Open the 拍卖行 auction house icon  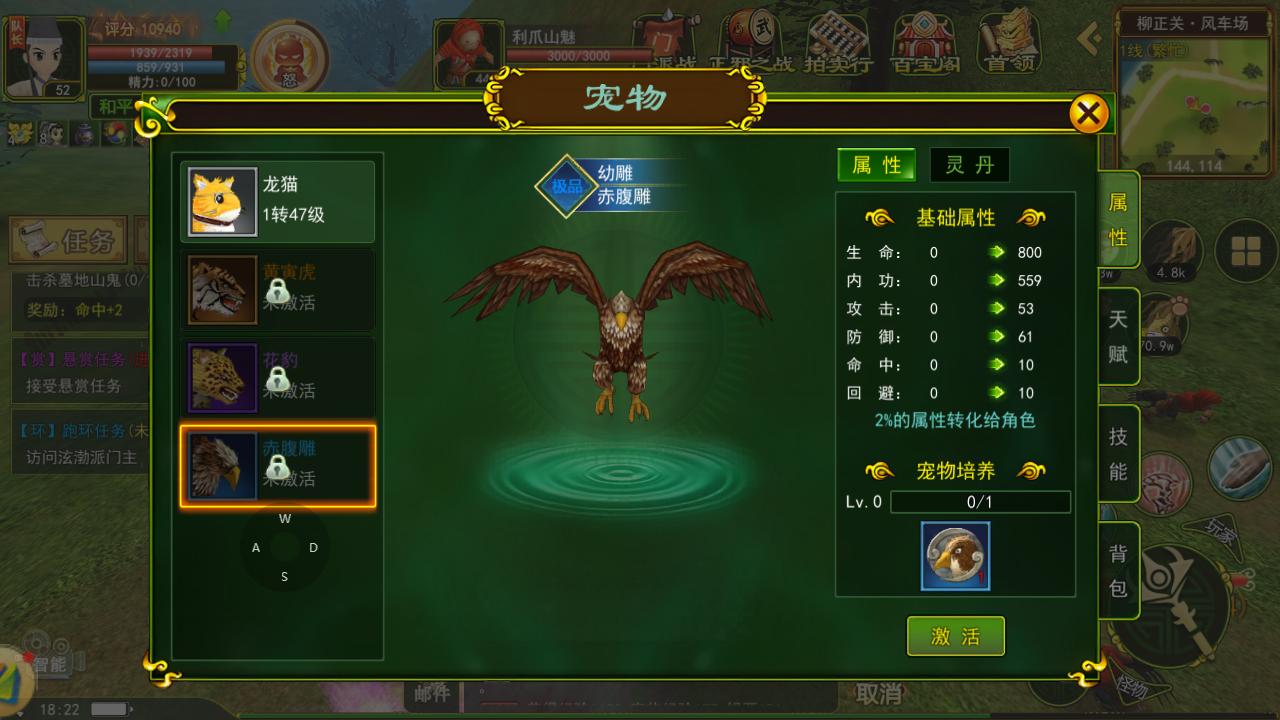point(838,42)
